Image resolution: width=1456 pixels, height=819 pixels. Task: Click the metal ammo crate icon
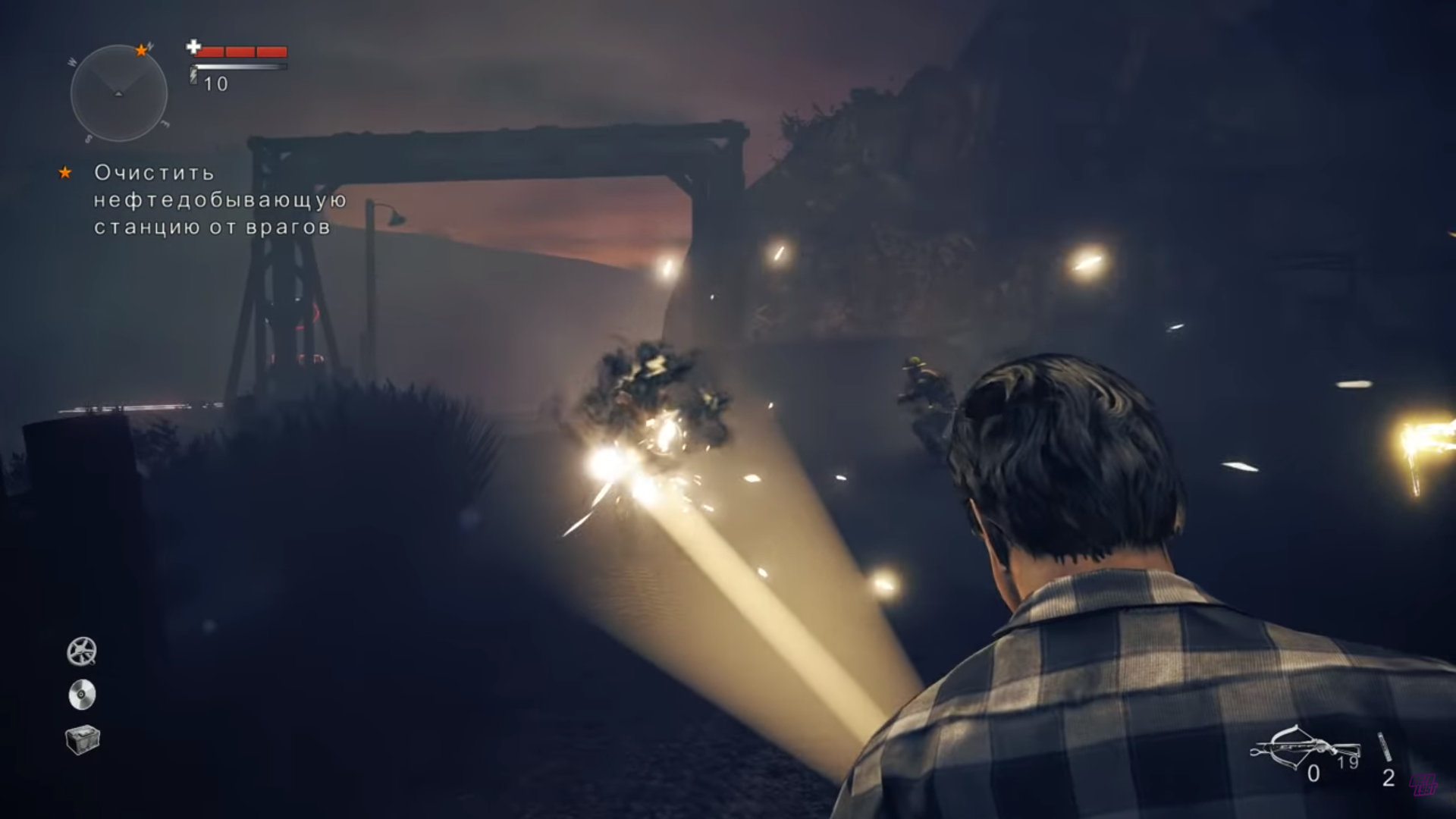[x=82, y=739]
